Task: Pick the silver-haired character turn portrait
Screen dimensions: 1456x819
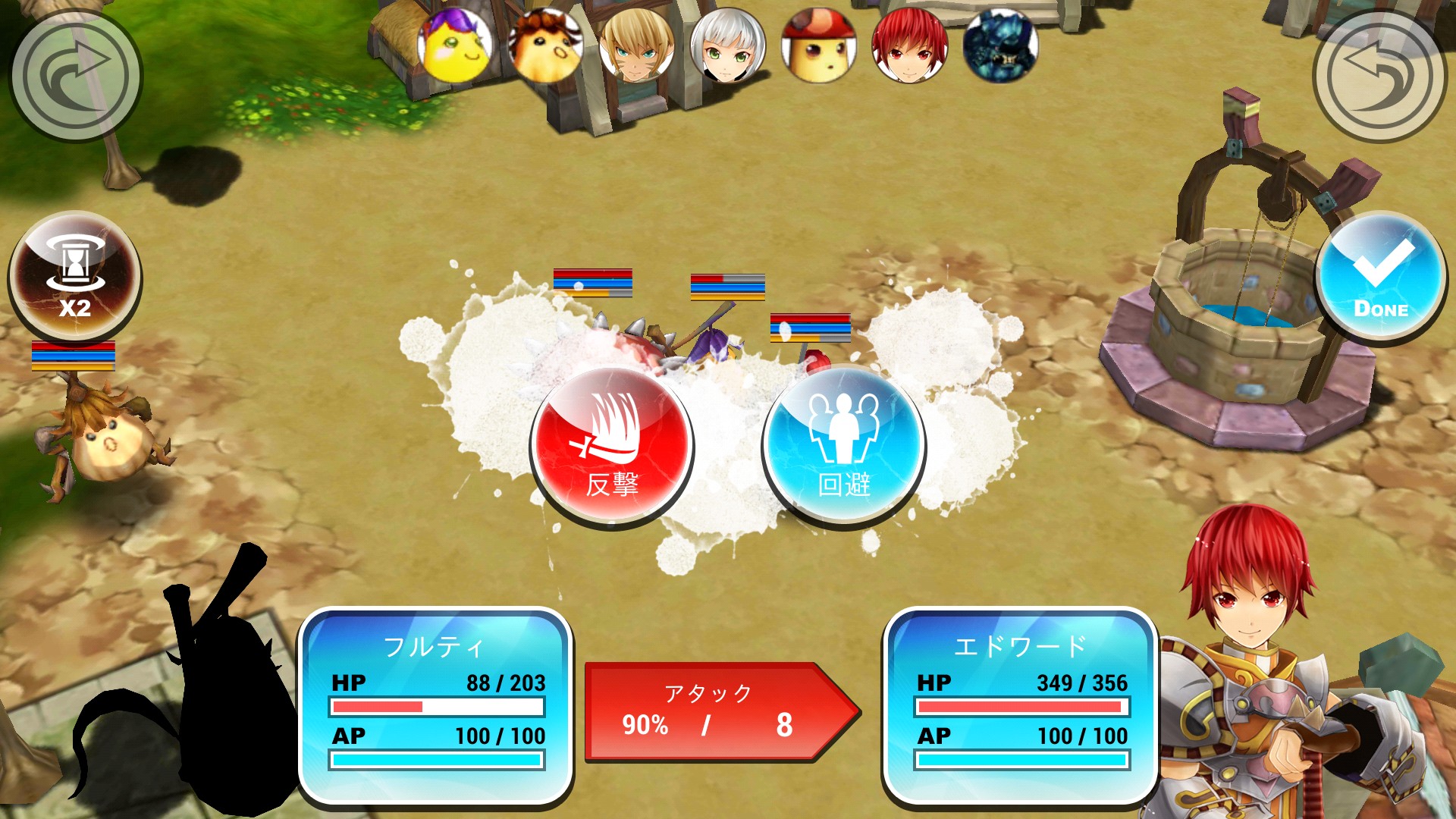Action: pos(728,45)
